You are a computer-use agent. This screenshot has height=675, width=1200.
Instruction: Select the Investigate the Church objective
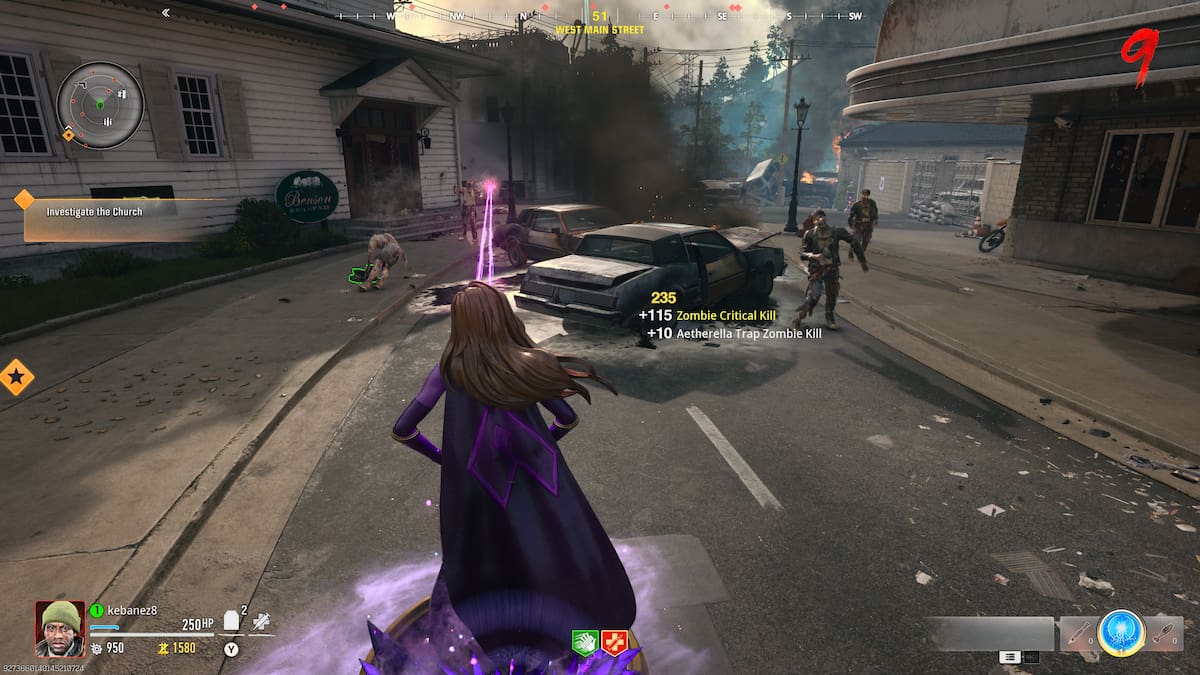tap(94, 212)
